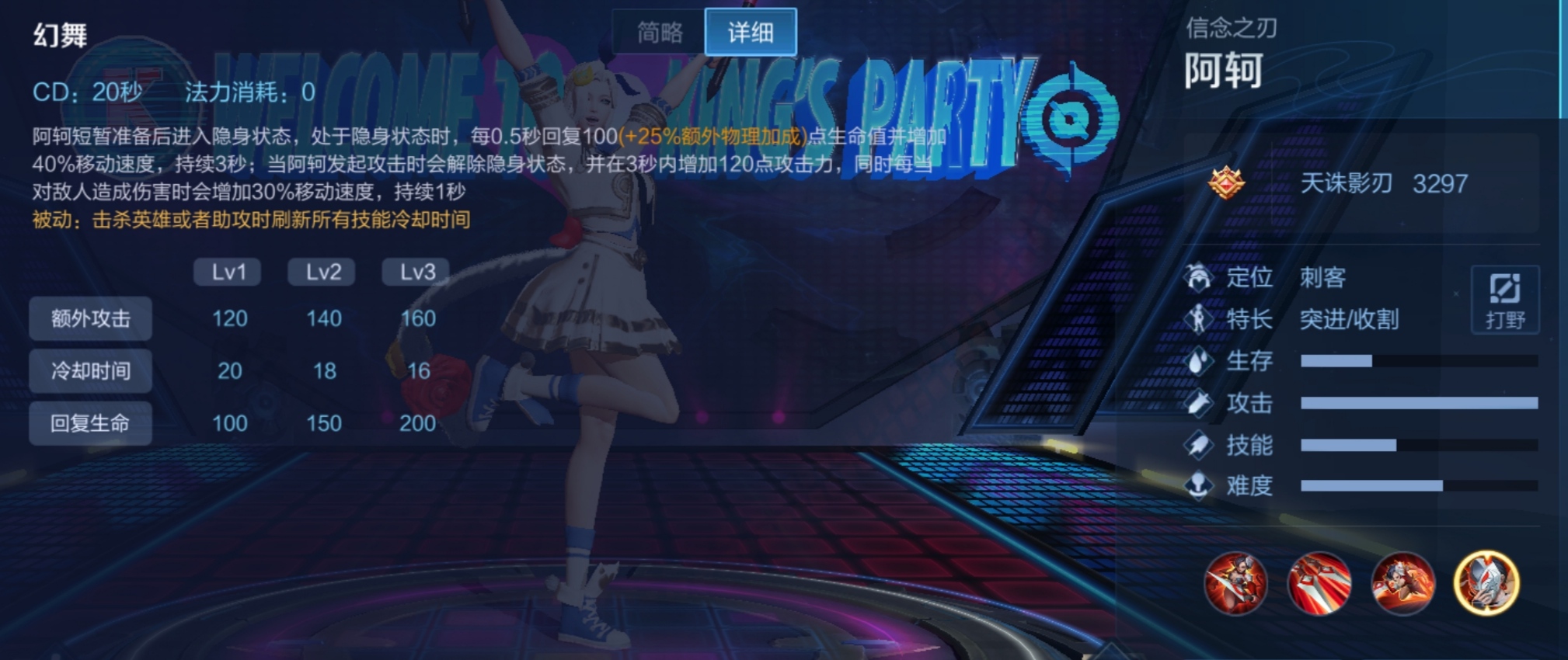Expand the 额外攻击 stat row

[x=90, y=319]
